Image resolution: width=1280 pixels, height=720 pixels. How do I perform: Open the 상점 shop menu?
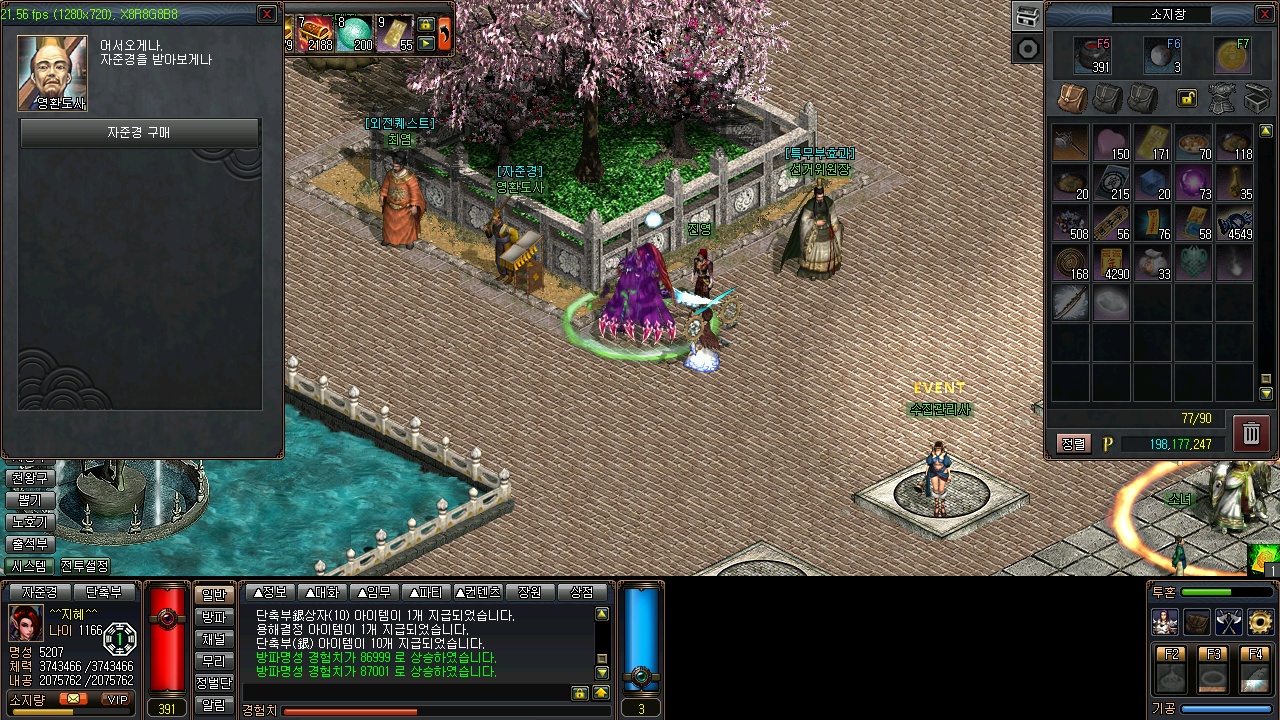[x=581, y=592]
